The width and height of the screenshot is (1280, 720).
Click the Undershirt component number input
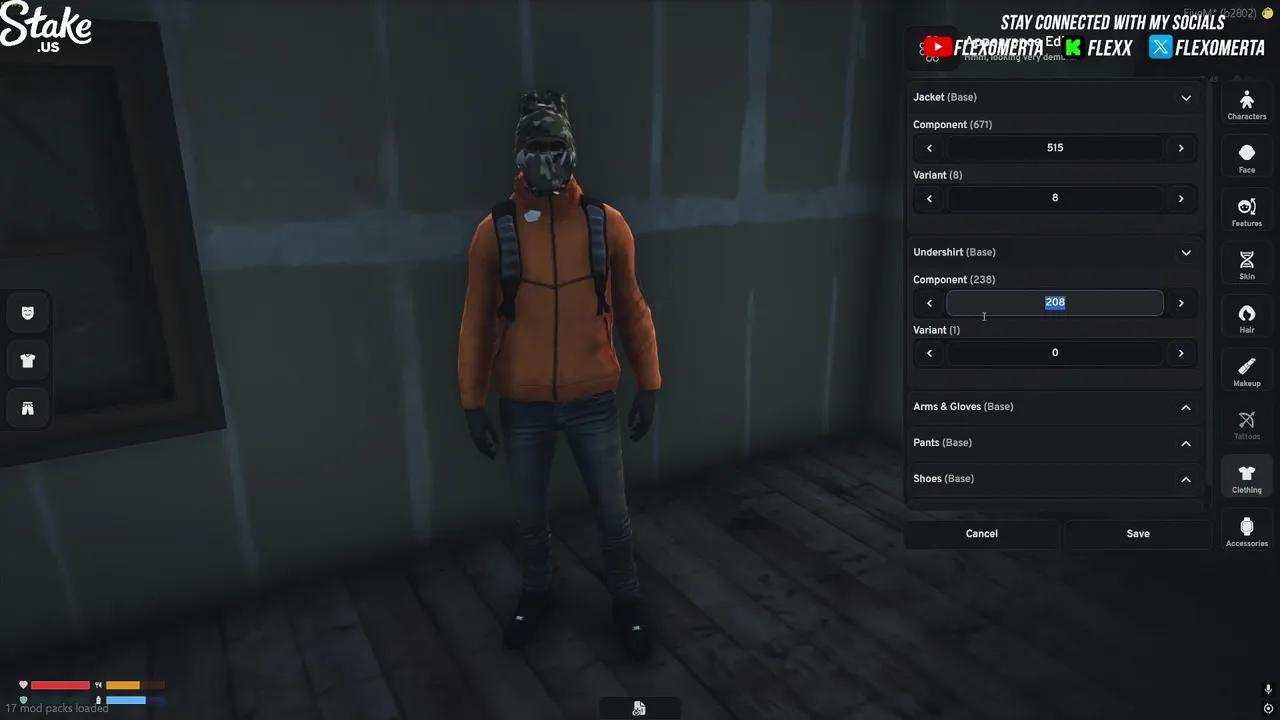(x=1055, y=302)
